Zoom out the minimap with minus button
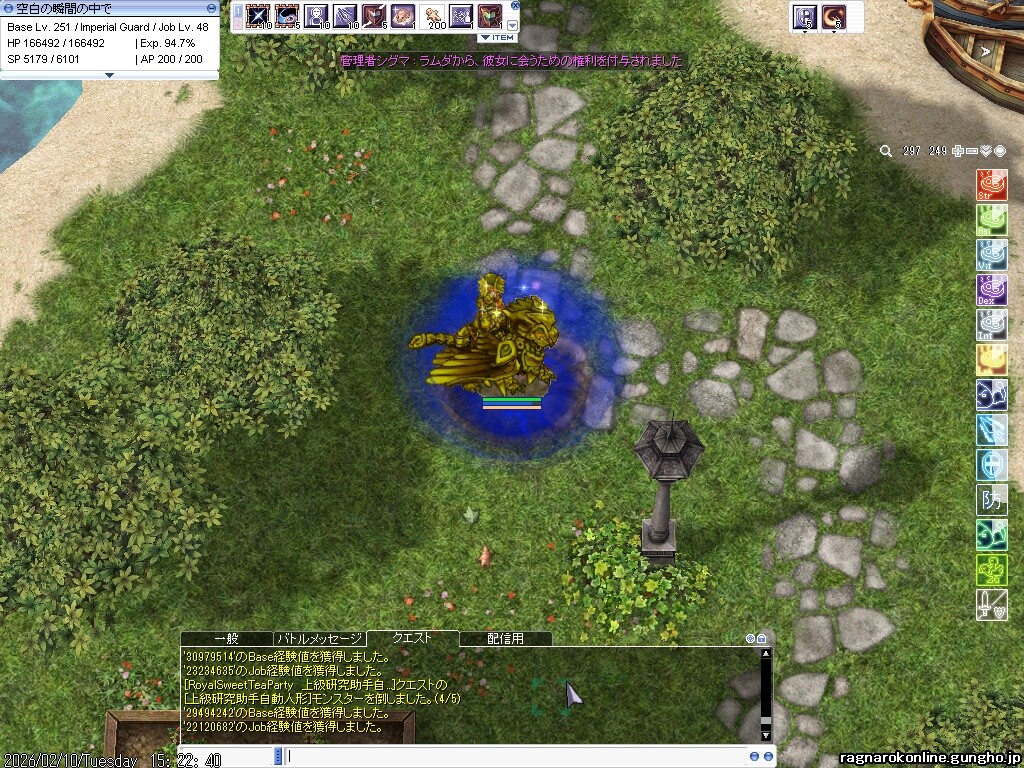 point(972,151)
